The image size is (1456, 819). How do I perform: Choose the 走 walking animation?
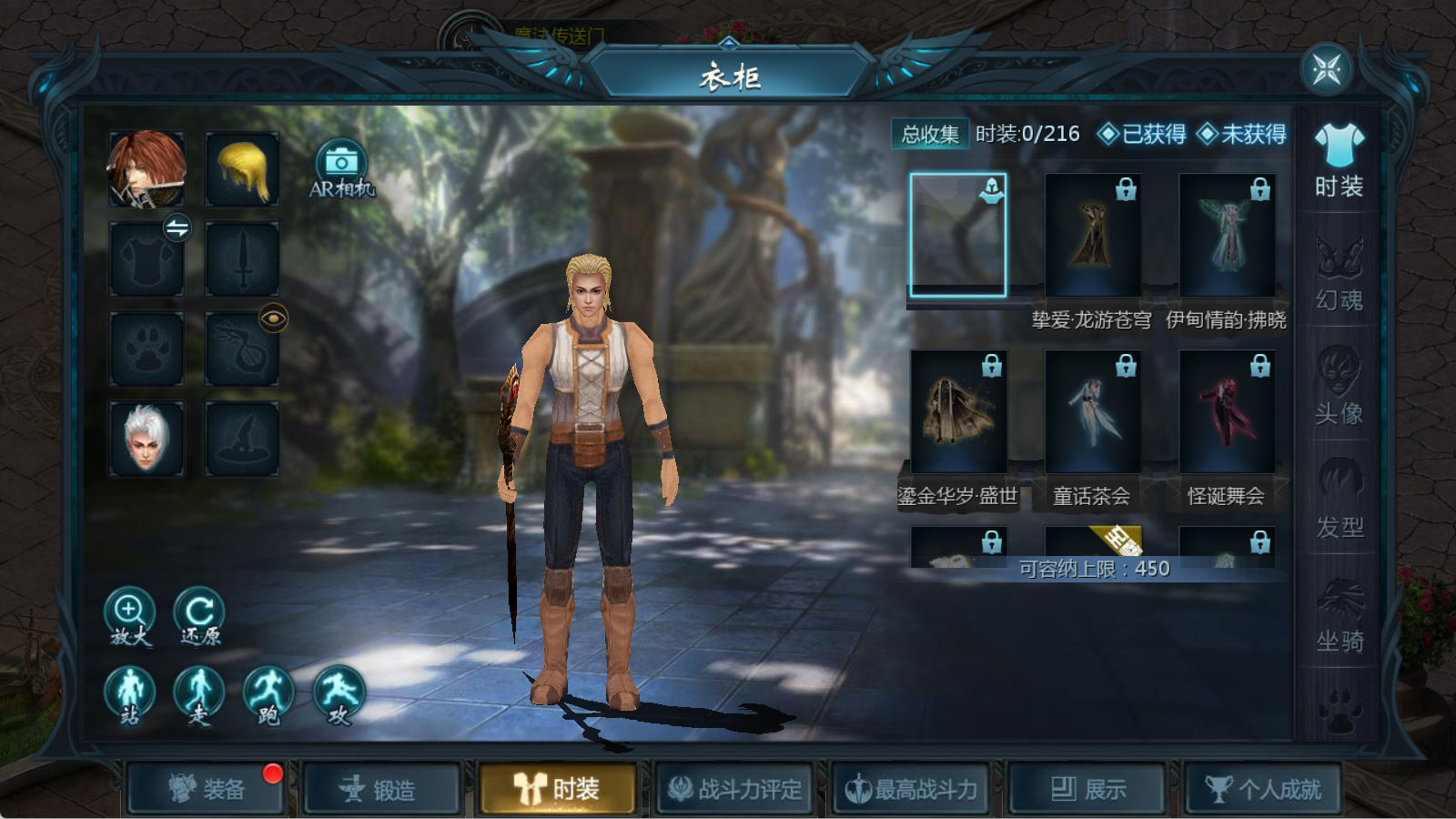(x=199, y=694)
